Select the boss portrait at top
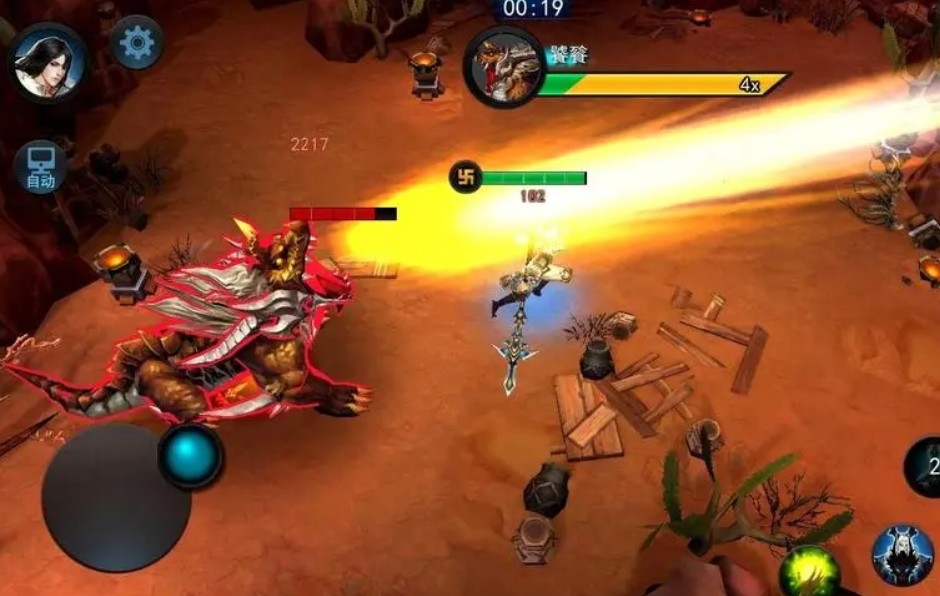940x596 pixels. point(504,65)
